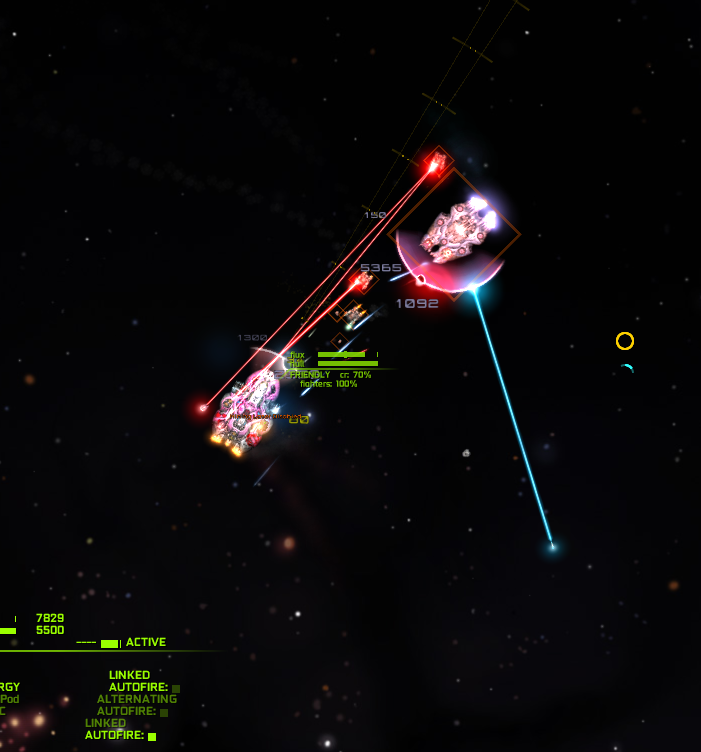Toggle the brightly lit AUTOFIRE indicator square
The image size is (701, 752).
(x=152, y=737)
